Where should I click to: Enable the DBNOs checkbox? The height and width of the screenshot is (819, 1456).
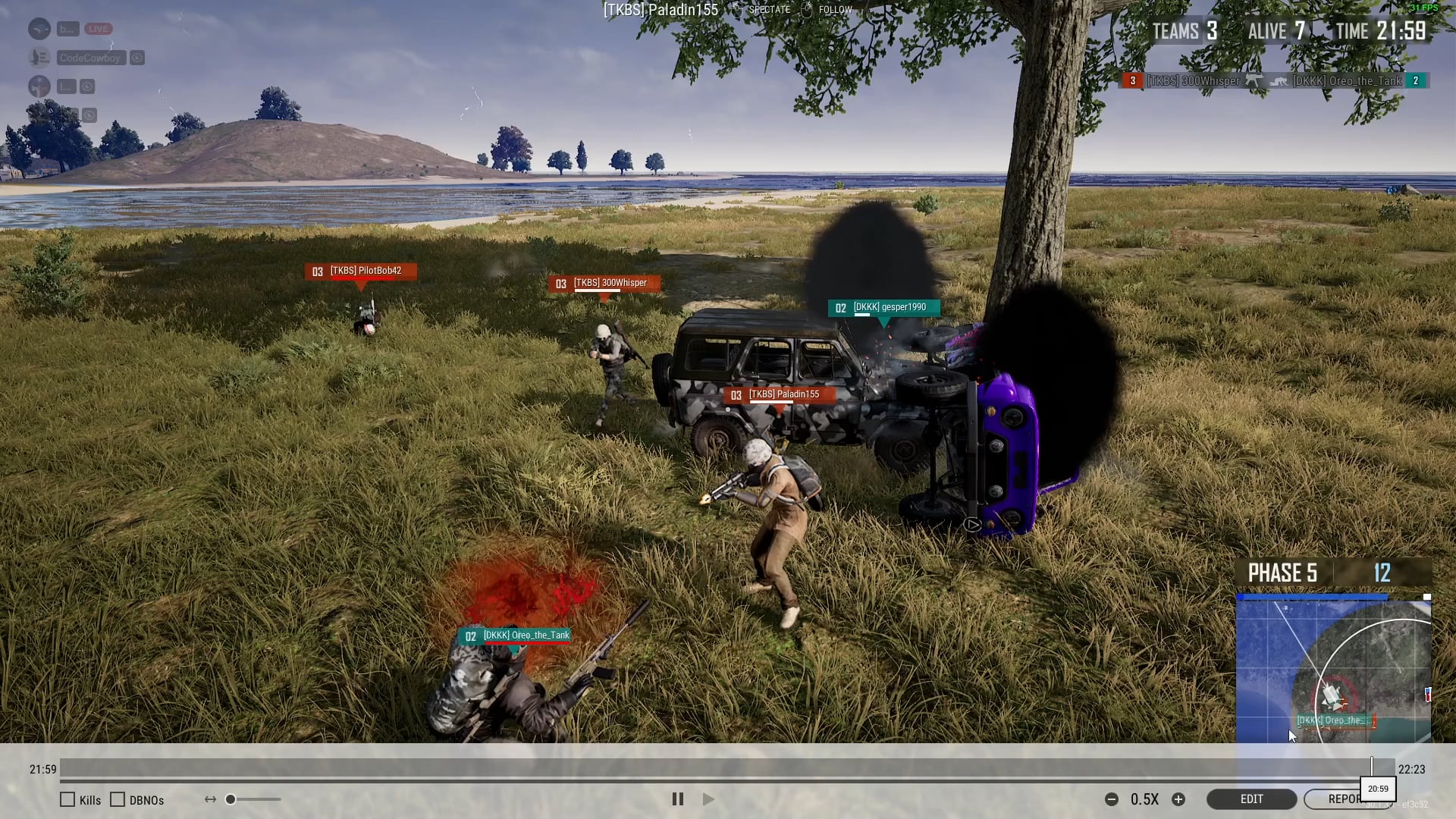(x=118, y=799)
